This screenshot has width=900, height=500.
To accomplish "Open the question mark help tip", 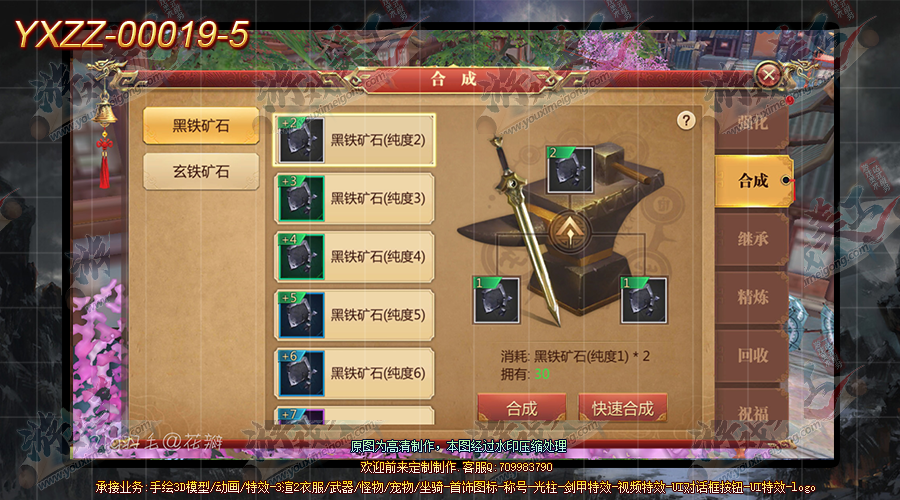I will pyautogui.click(x=686, y=120).
